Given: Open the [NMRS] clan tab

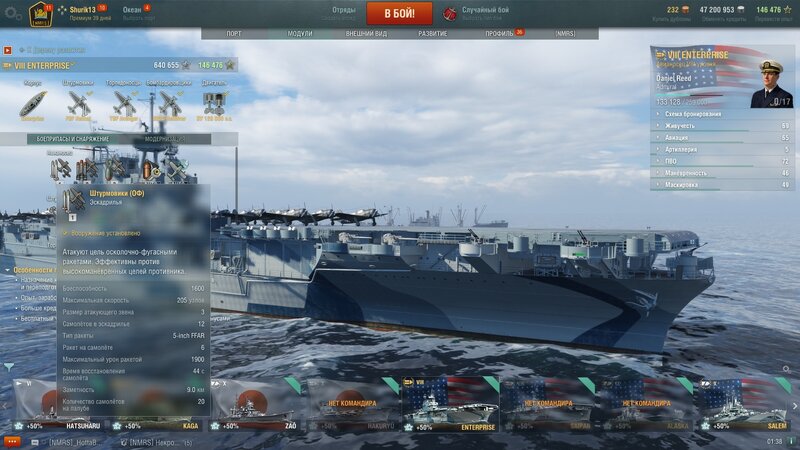Looking at the screenshot, I should point(565,33).
